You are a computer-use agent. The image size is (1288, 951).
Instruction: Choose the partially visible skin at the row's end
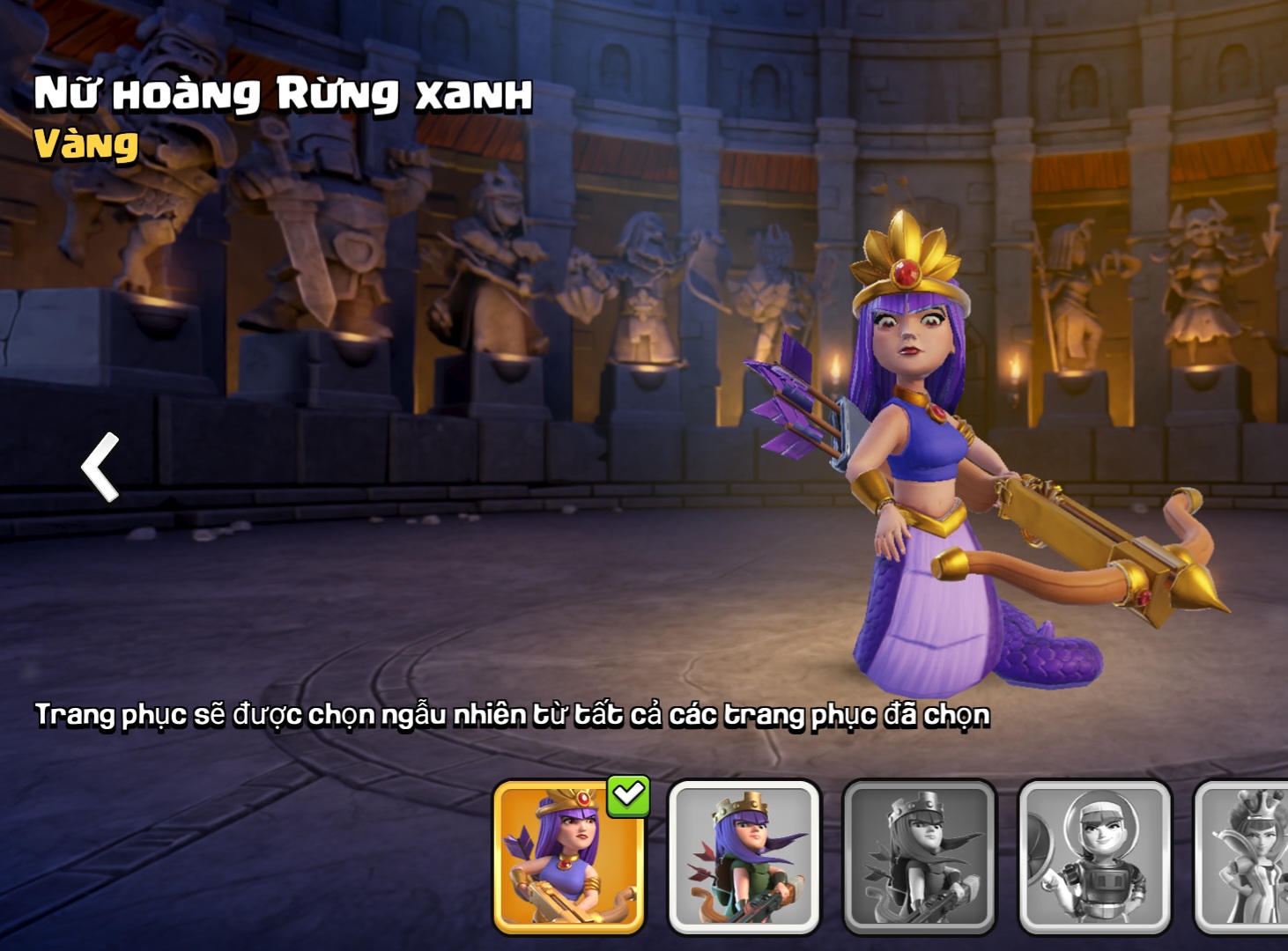[1244, 857]
